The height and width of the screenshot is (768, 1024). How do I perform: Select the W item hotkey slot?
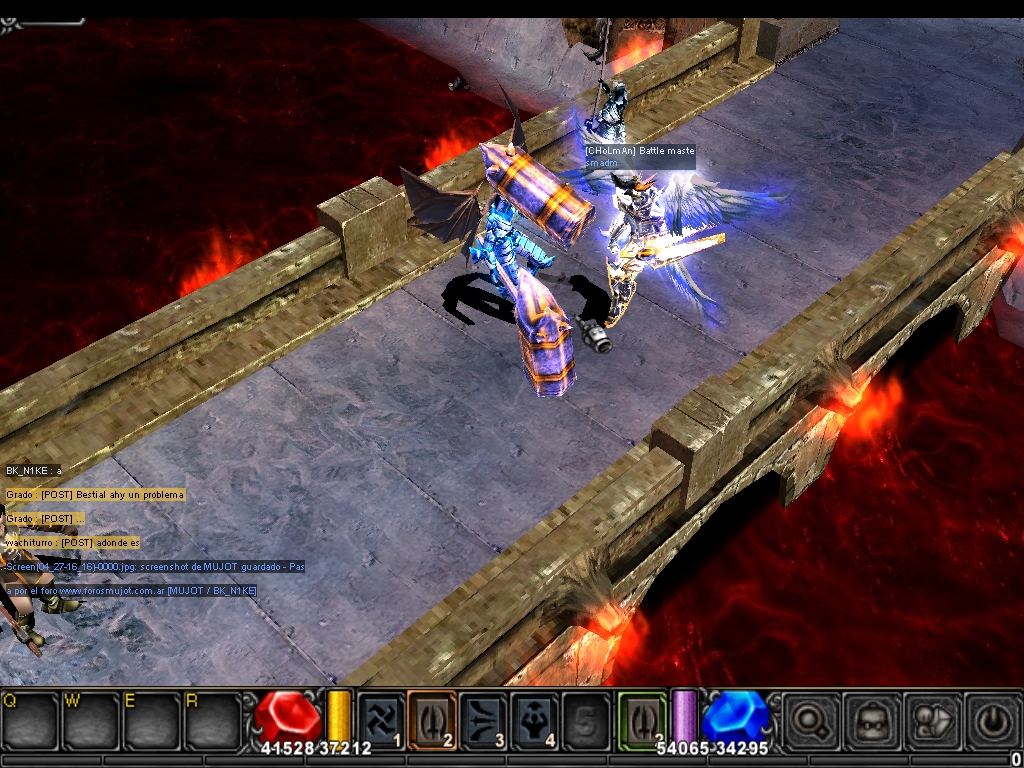click(91, 720)
